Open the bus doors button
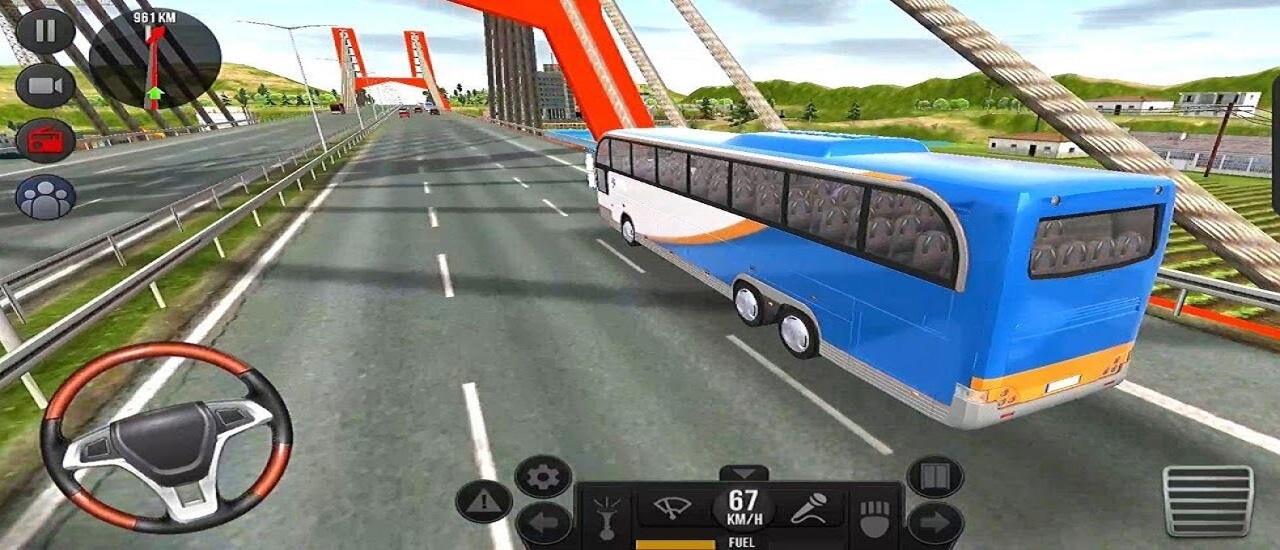This screenshot has height=550, width=1280. 935,477
